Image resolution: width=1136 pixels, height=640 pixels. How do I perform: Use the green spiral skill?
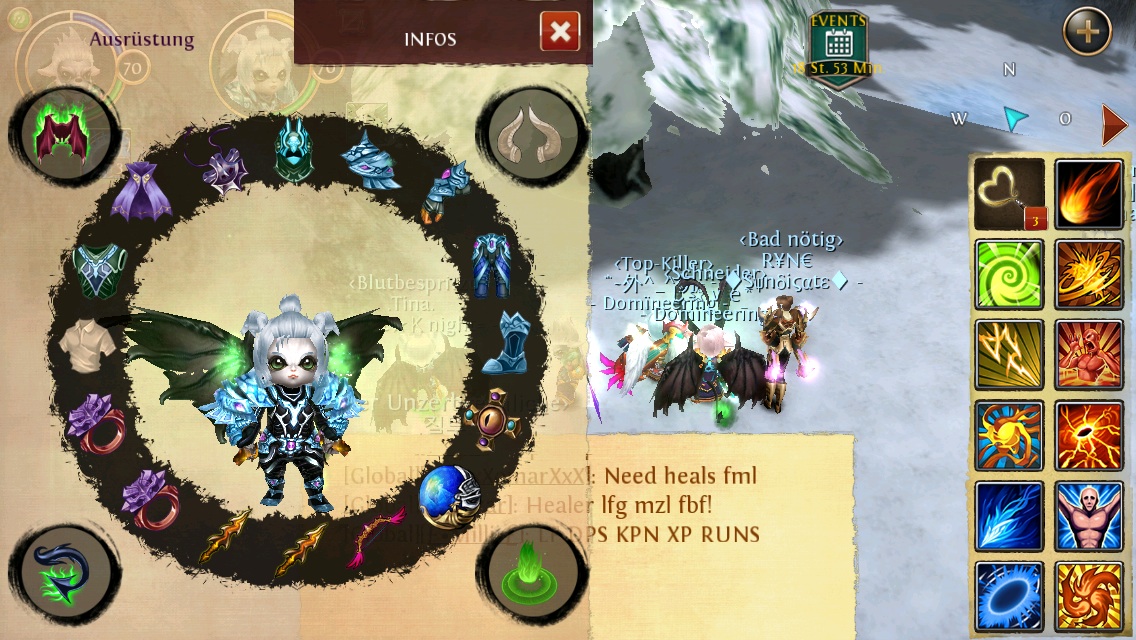coord(1009,274)
